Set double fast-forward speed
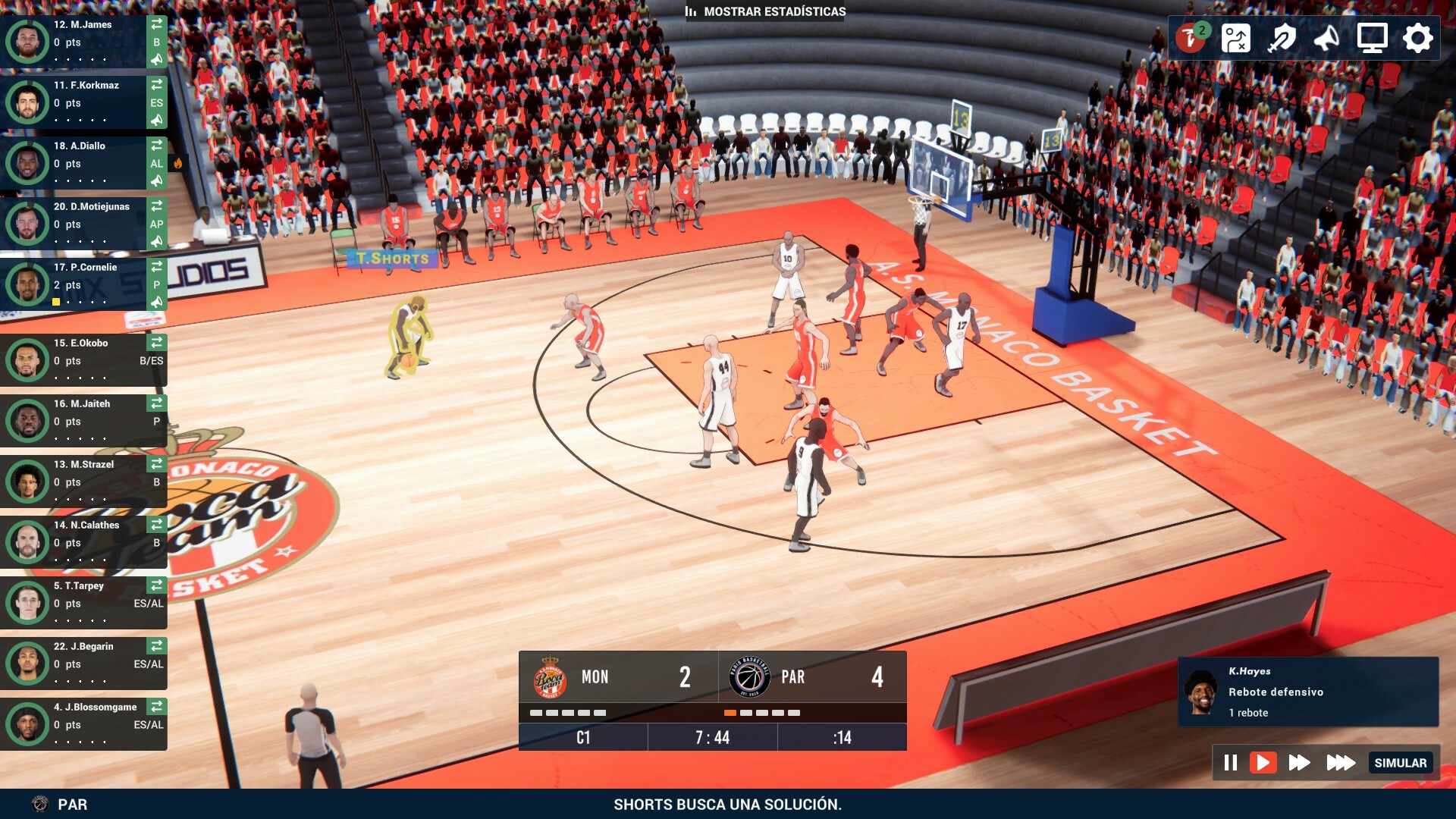Viewport: 1456px width, 819px height. [x=1299, y=762]
